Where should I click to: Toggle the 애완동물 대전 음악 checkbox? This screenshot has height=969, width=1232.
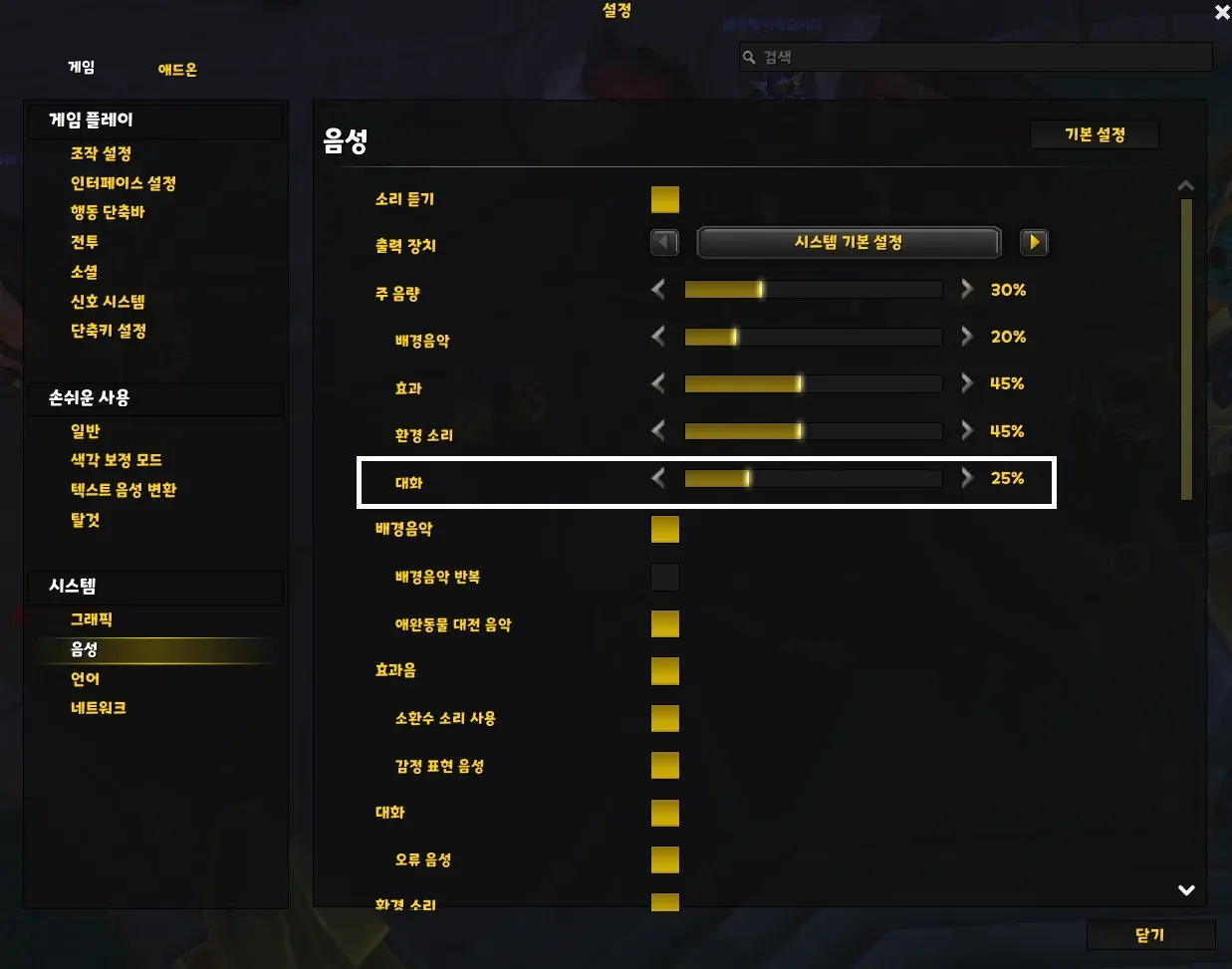[664, 623]
